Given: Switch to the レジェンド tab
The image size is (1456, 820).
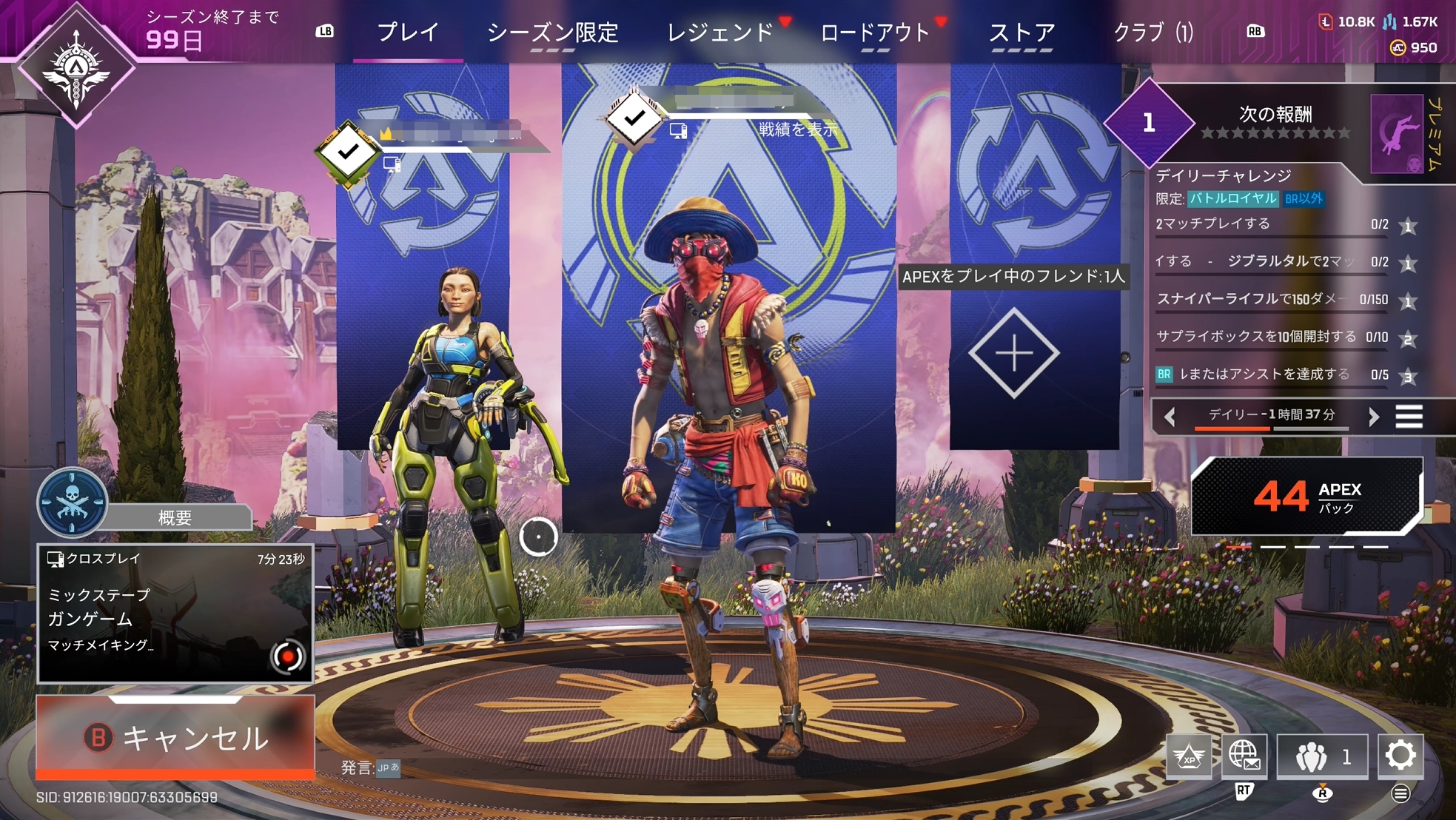Looking at the screenshot, I should tap(721, 32).
